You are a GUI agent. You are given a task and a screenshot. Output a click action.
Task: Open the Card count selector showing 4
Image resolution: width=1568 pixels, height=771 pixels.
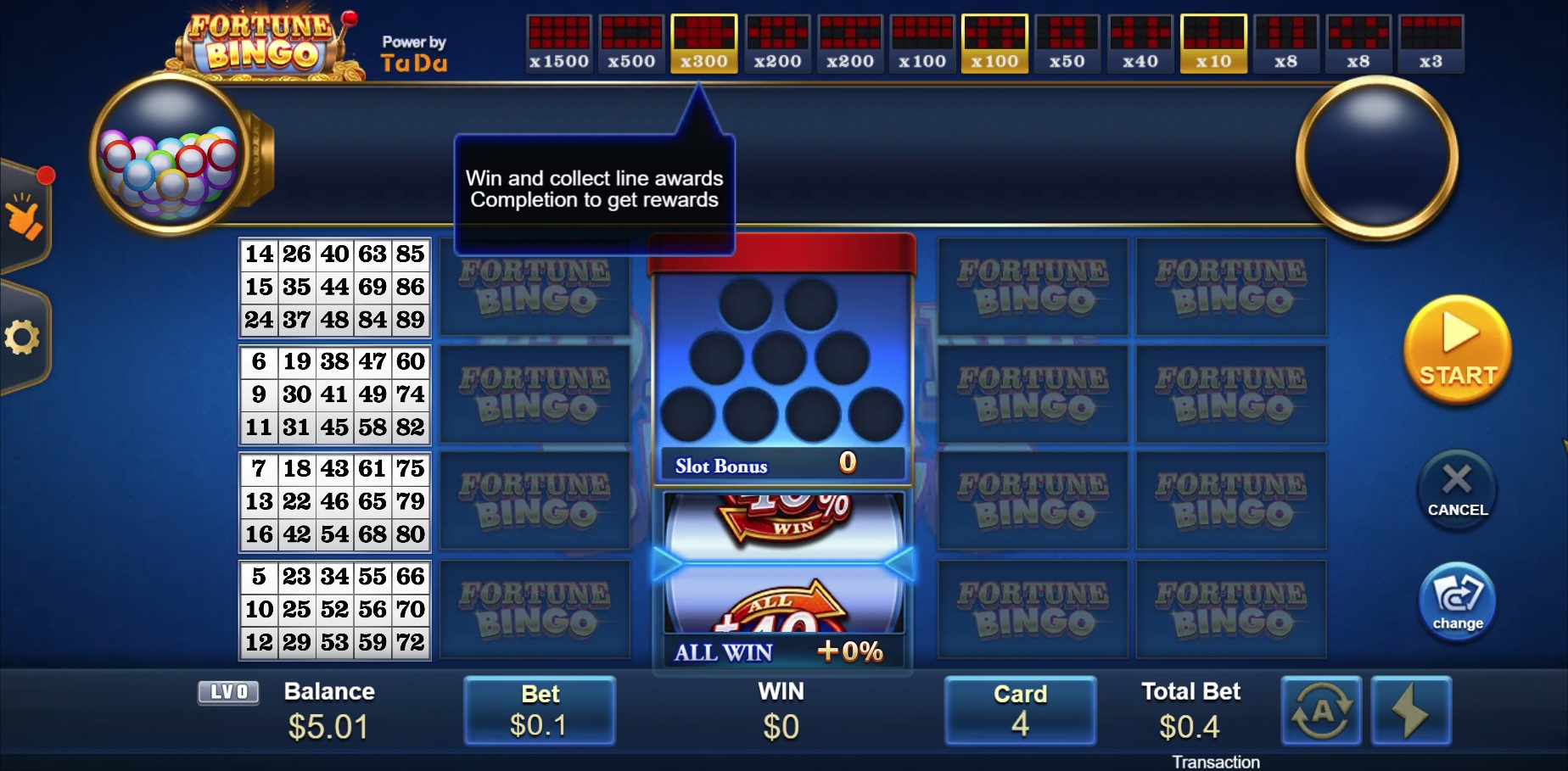tap(1020, 711)
